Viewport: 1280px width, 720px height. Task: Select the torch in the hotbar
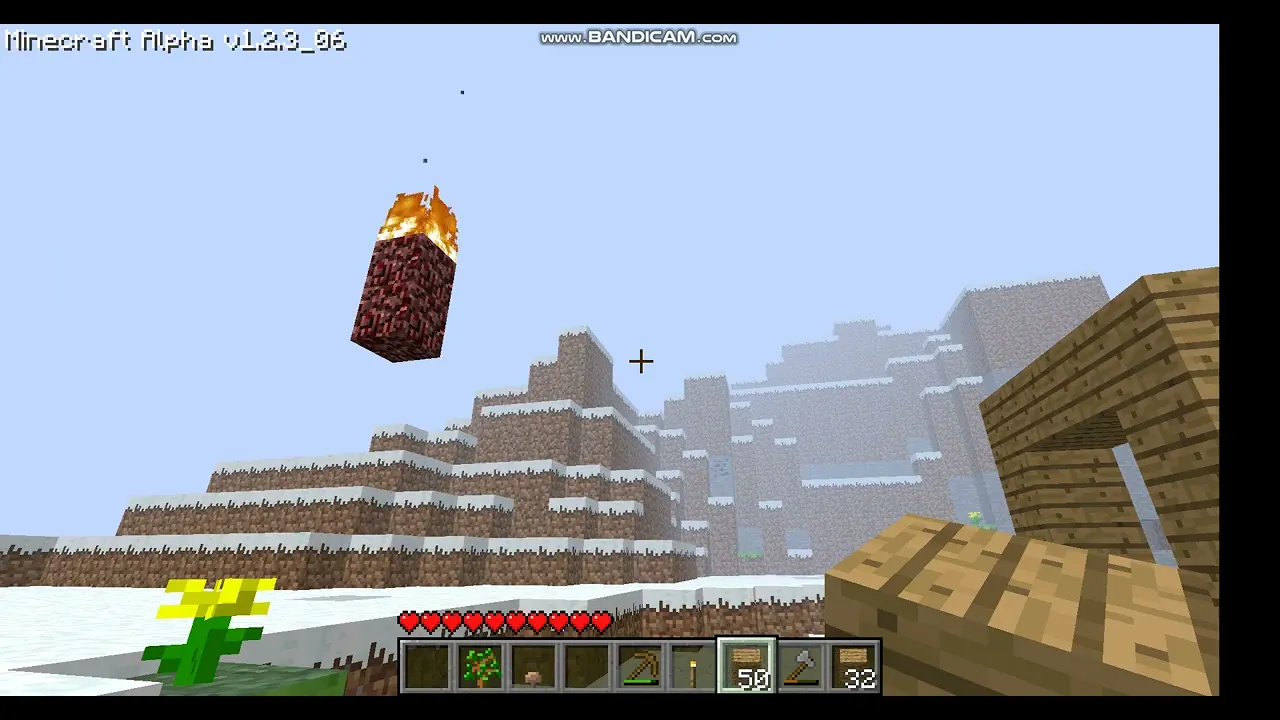(693, 667)
